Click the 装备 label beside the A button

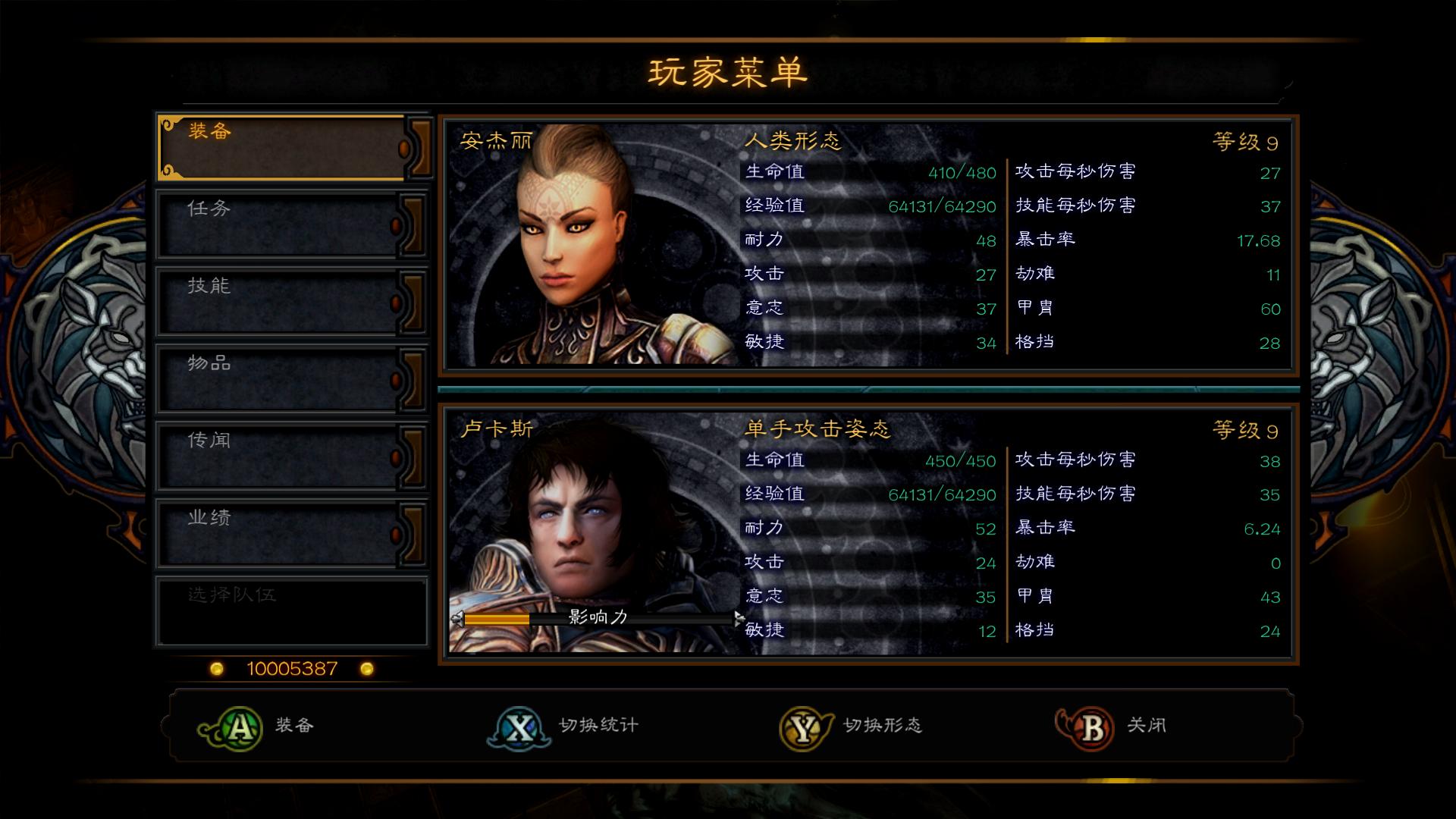(293, 726)
